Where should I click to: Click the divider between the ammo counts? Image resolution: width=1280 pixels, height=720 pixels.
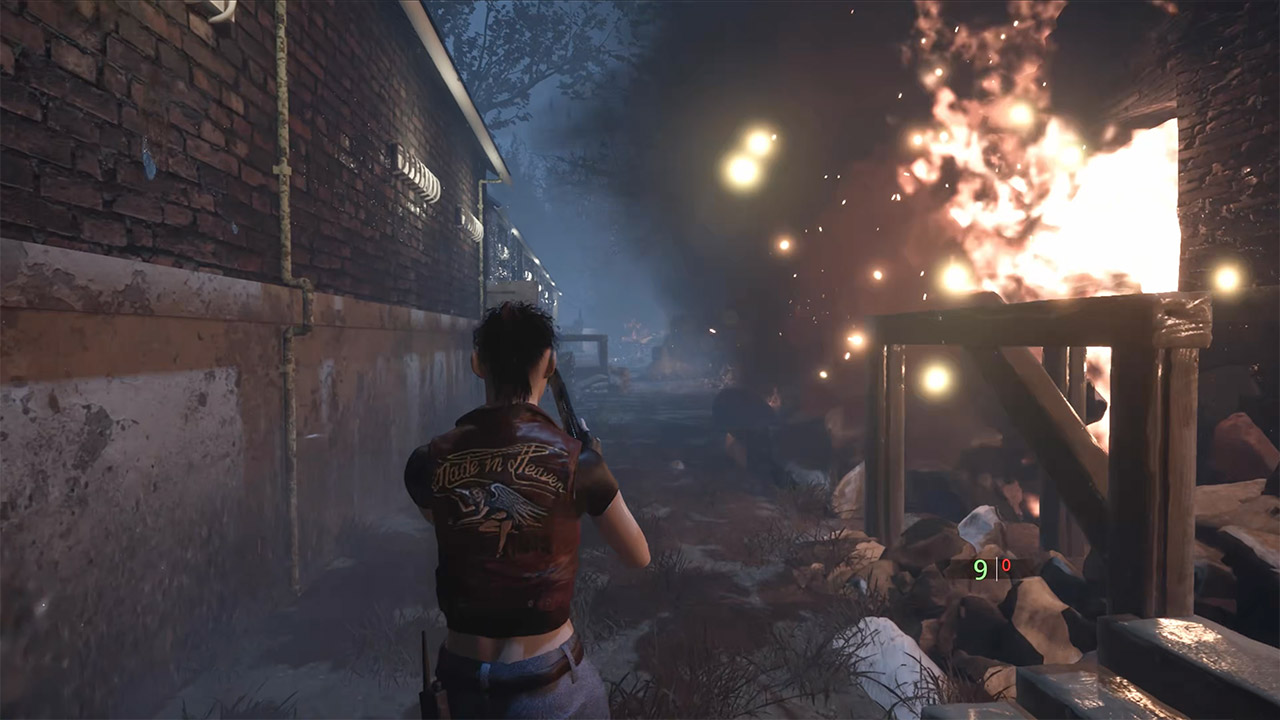tap(997, 566)
